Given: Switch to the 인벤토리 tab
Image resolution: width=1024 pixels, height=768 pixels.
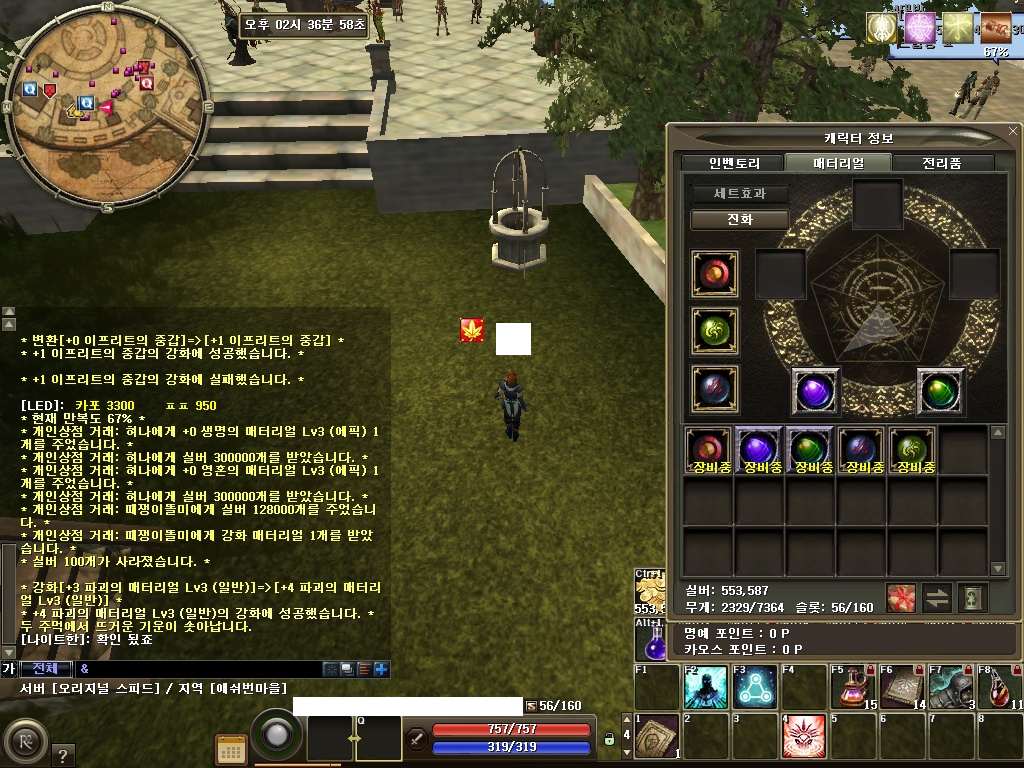Looking at the screenshot, I should (x=735, y=163).
